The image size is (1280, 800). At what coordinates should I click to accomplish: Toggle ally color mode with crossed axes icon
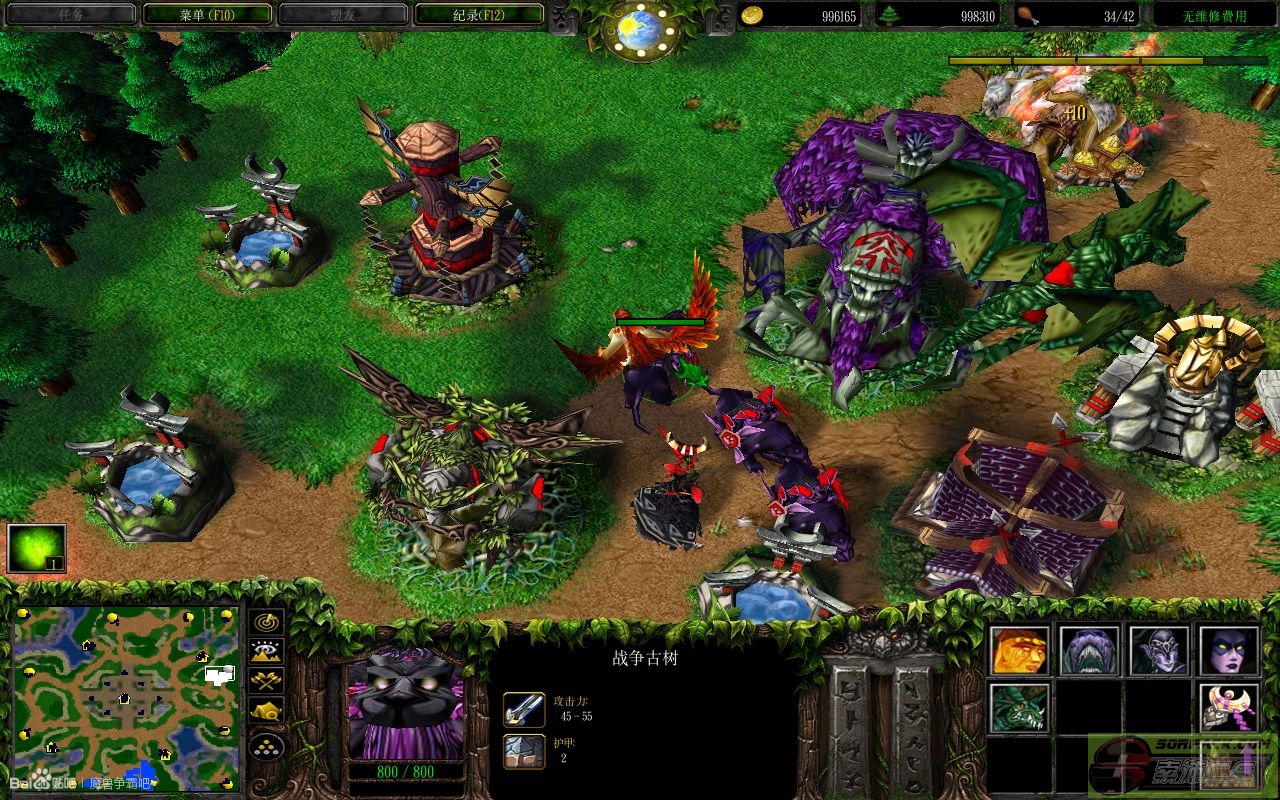tap(266, 681)
